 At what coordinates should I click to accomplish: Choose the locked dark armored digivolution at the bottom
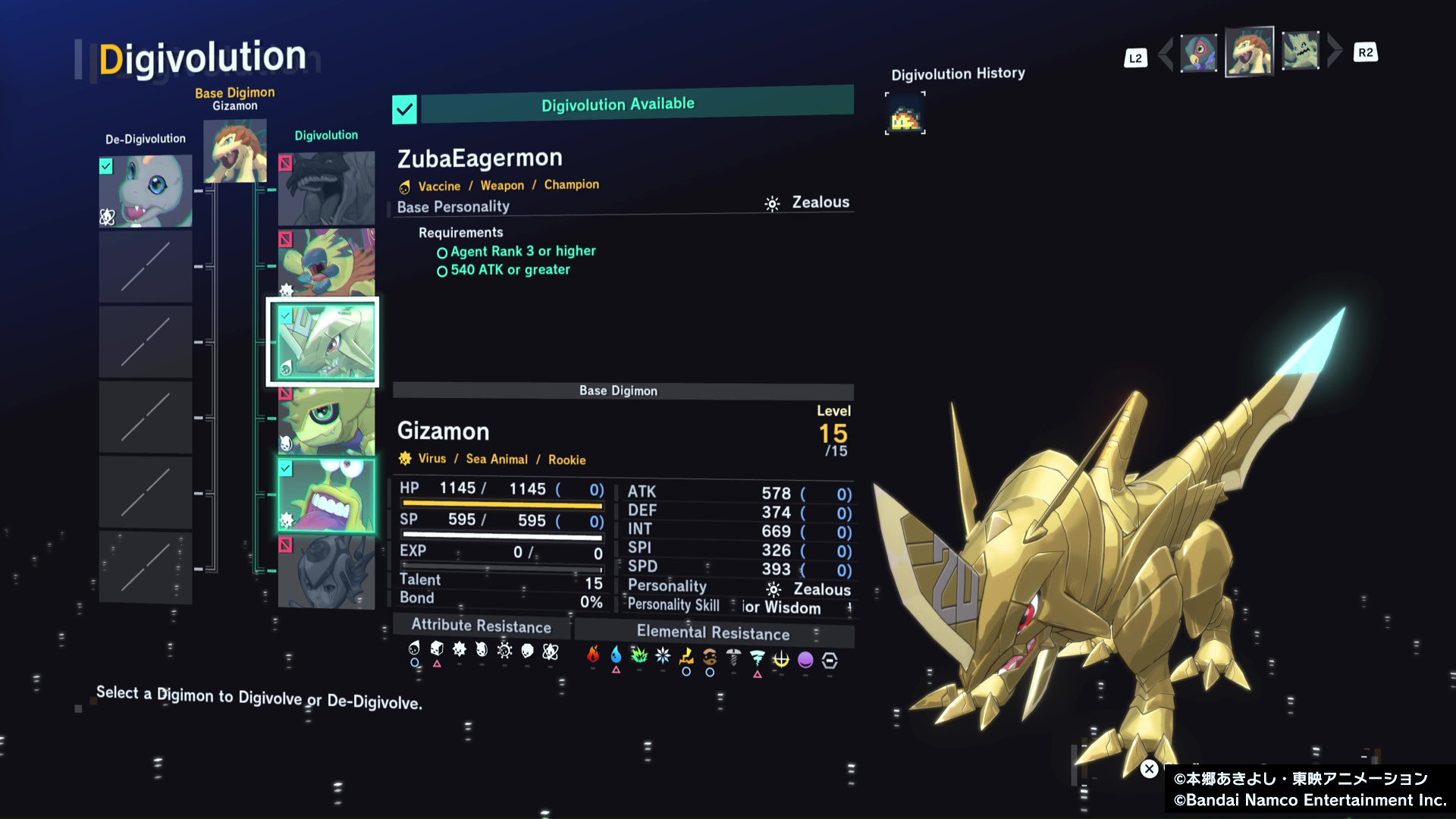click(326, 571)
